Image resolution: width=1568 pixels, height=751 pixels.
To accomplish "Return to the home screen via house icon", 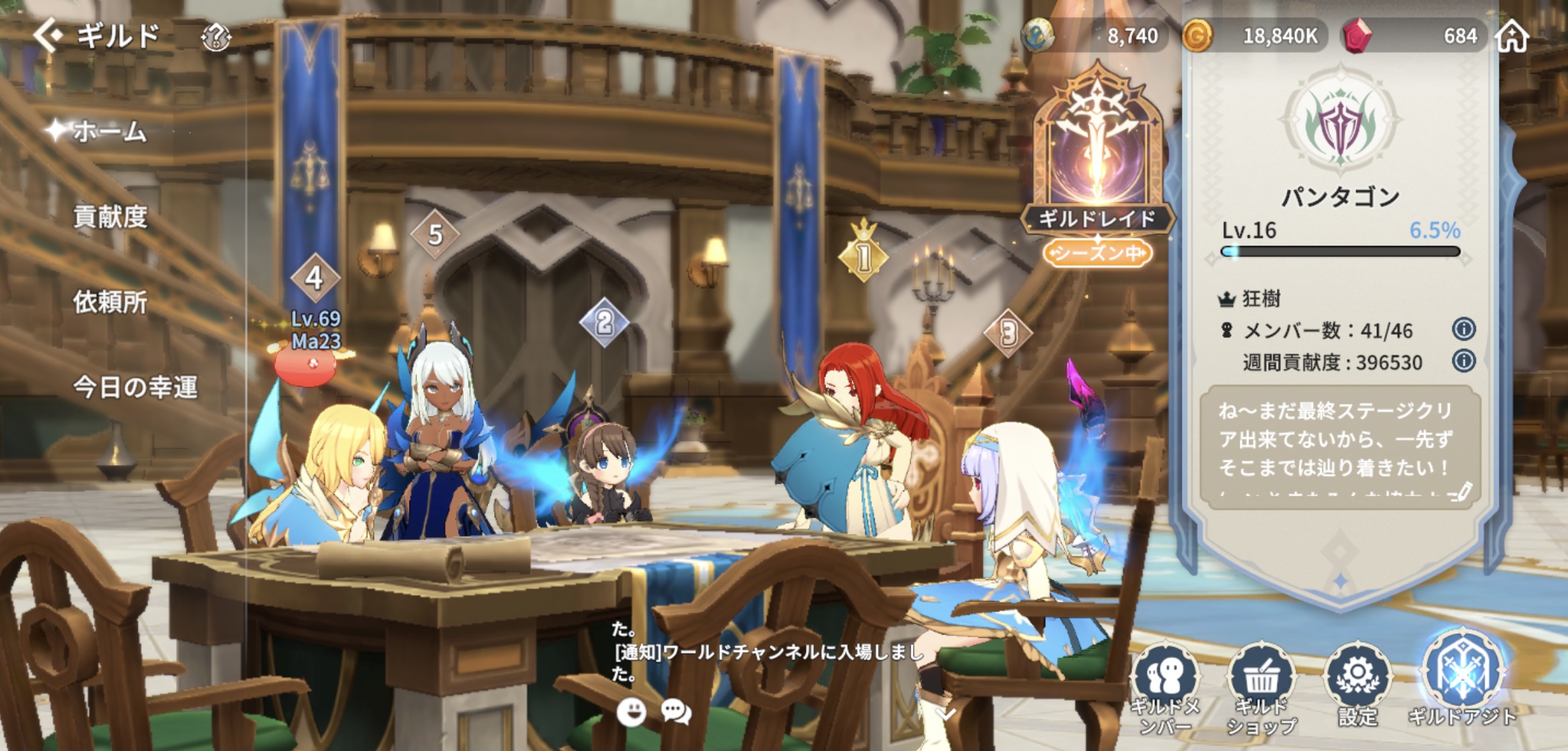I will [x=1512, y=36].
